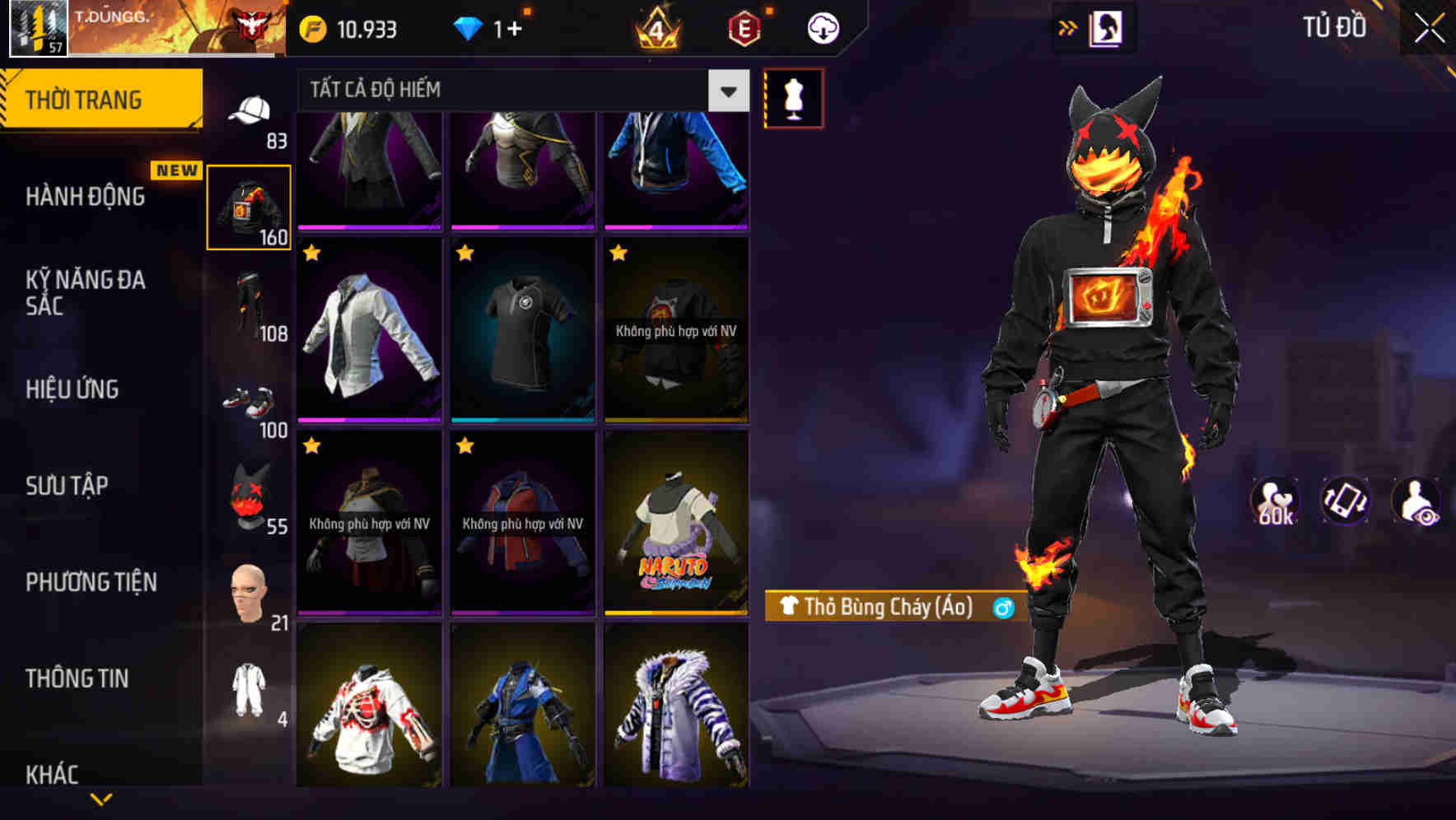Click the red E badge icon
The image size is (1456, 820).
(x=744, y=27)
